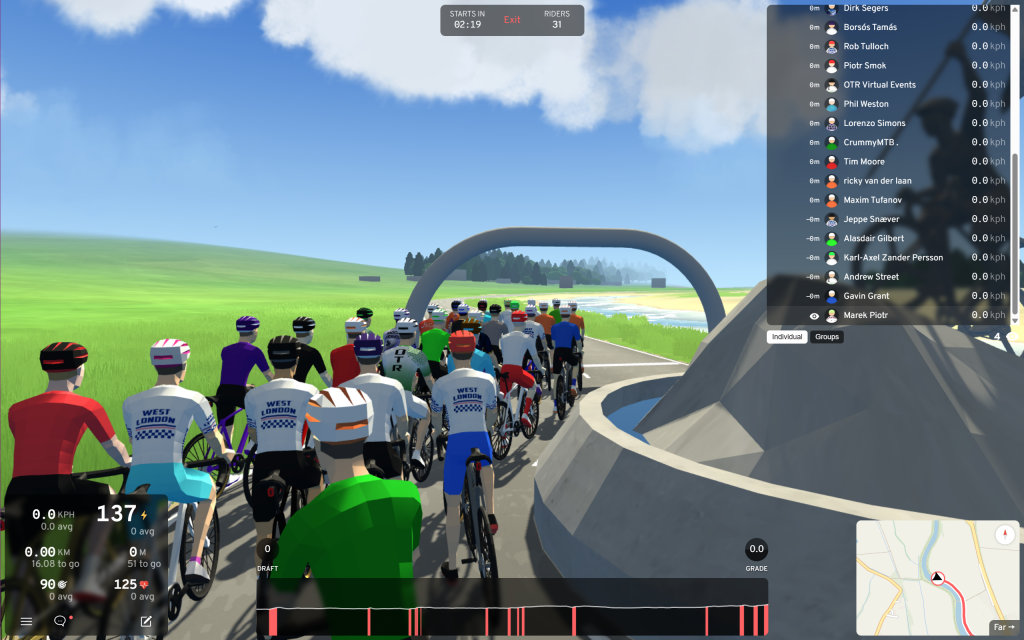
Task: Select the Individual rider view
Action: [x=787, y=337]
